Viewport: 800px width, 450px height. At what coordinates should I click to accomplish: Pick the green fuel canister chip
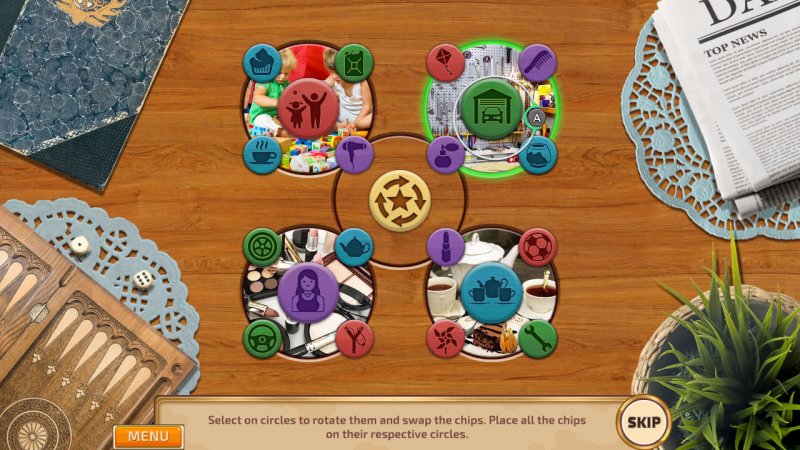(x=354, y=62)
